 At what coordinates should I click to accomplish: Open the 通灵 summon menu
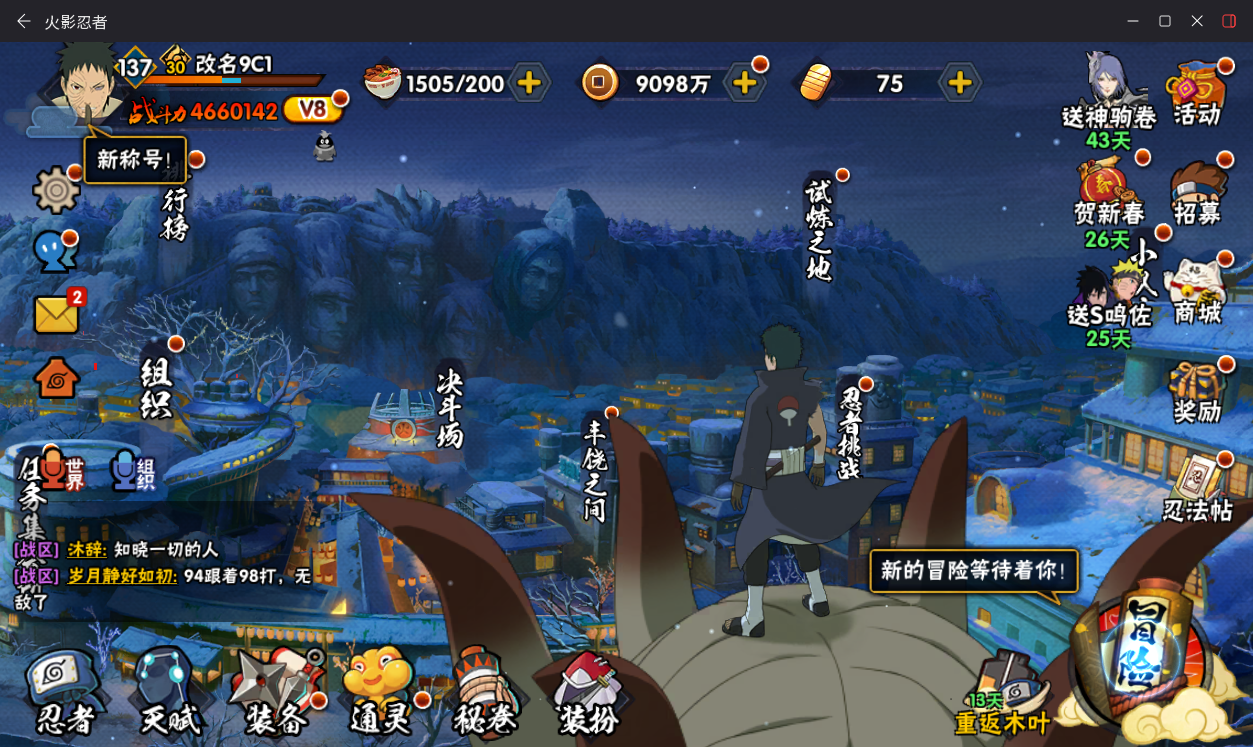(x=381, y=691)
